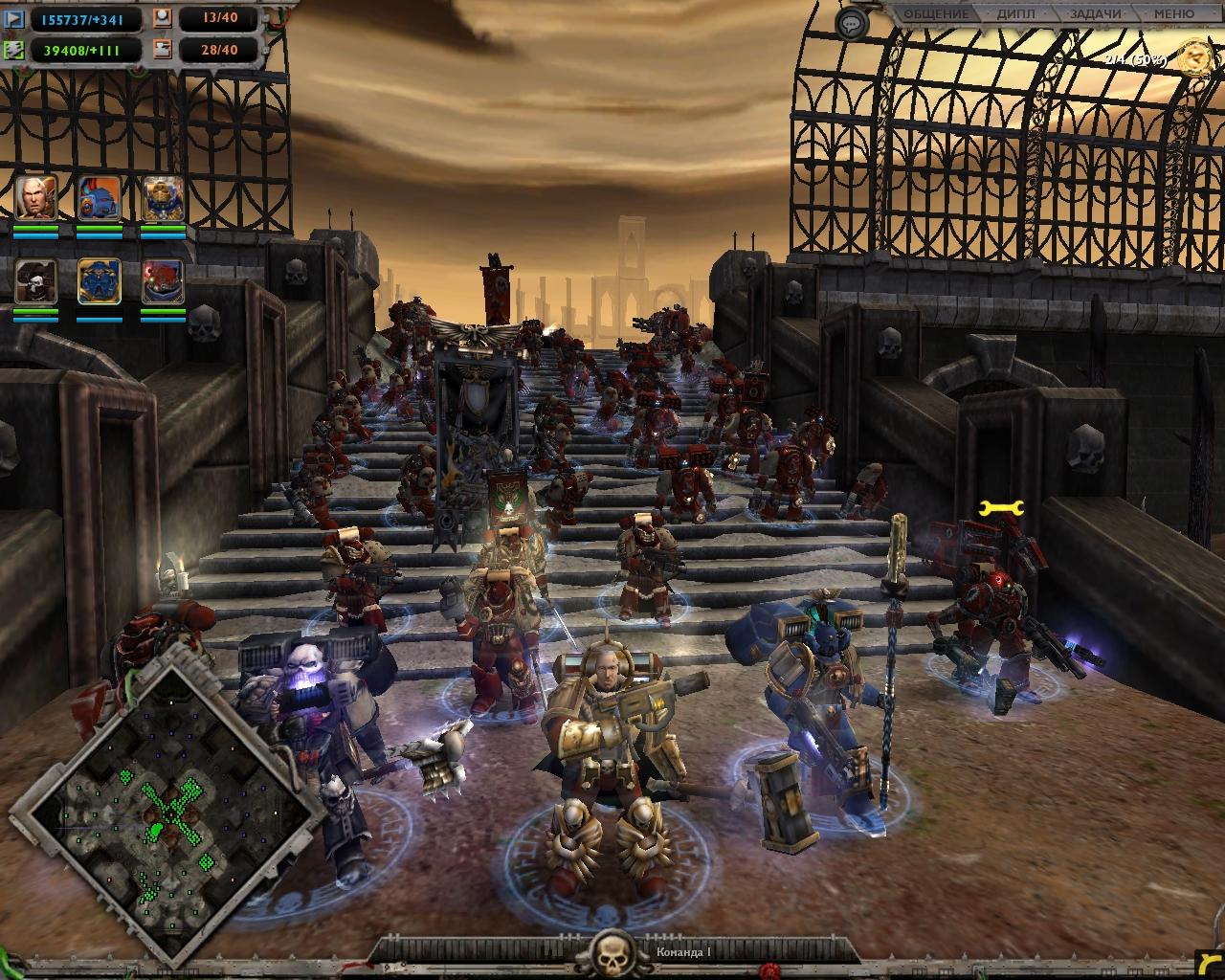Viewport: 1225px width, 980px height.
Task: Click the blue flag requisition icon
Action: pos(15,18)
